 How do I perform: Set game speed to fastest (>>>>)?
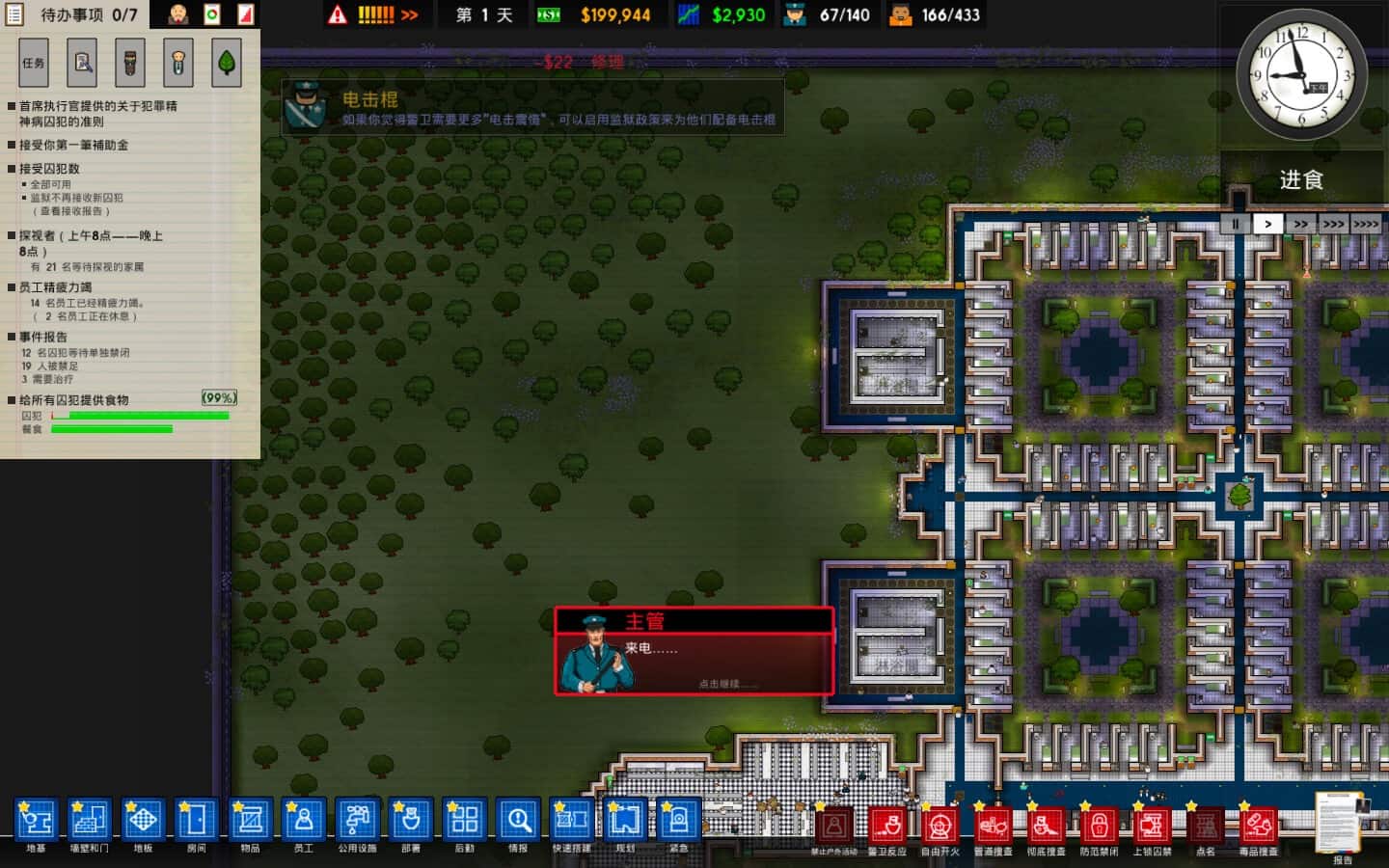click(x=1366, y=224)
